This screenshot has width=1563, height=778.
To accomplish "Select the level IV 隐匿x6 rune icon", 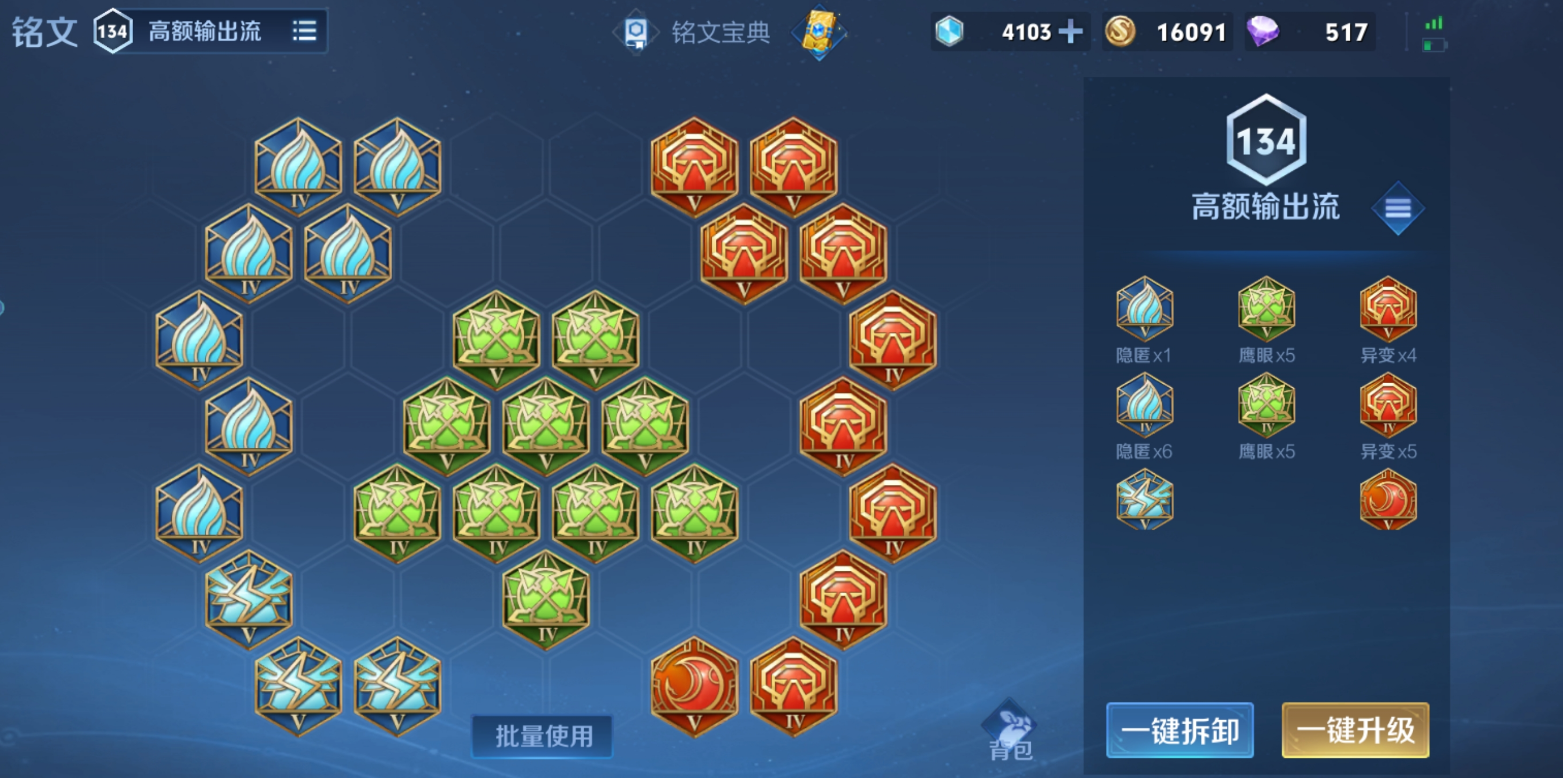I will pos(1143,405).
